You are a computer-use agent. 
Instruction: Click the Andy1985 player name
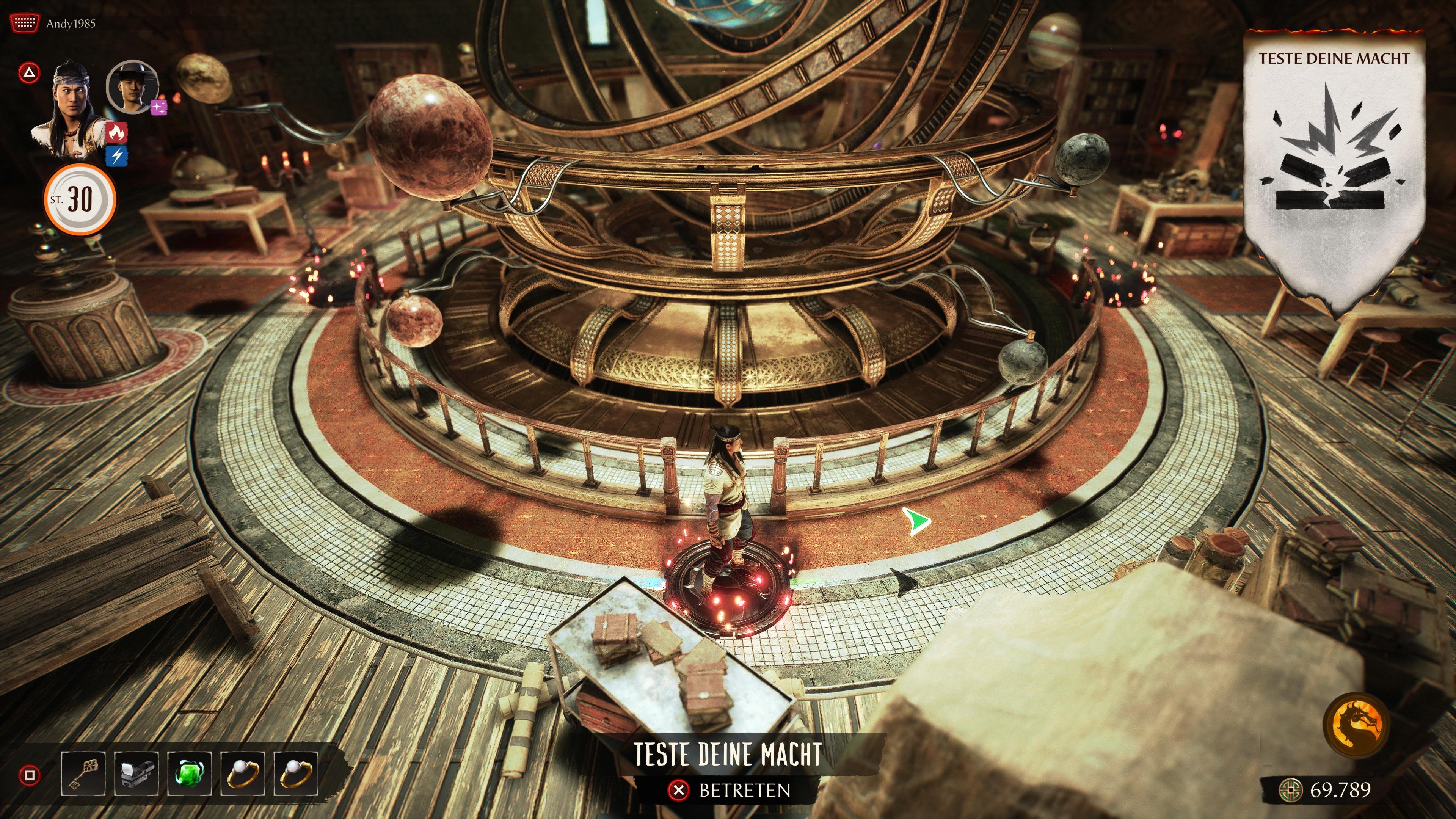tap(71, 24)
